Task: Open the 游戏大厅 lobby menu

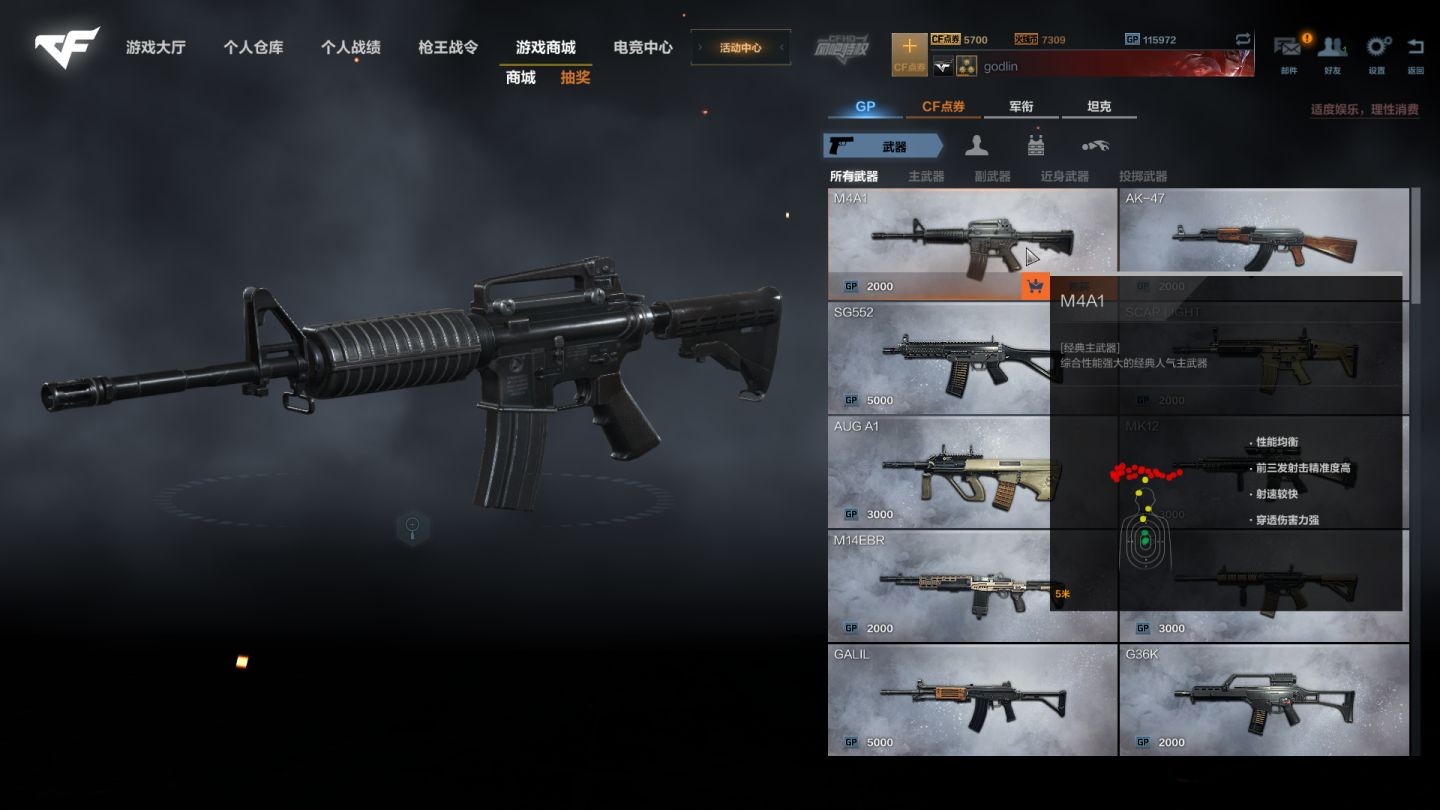Action: point(155,47)
